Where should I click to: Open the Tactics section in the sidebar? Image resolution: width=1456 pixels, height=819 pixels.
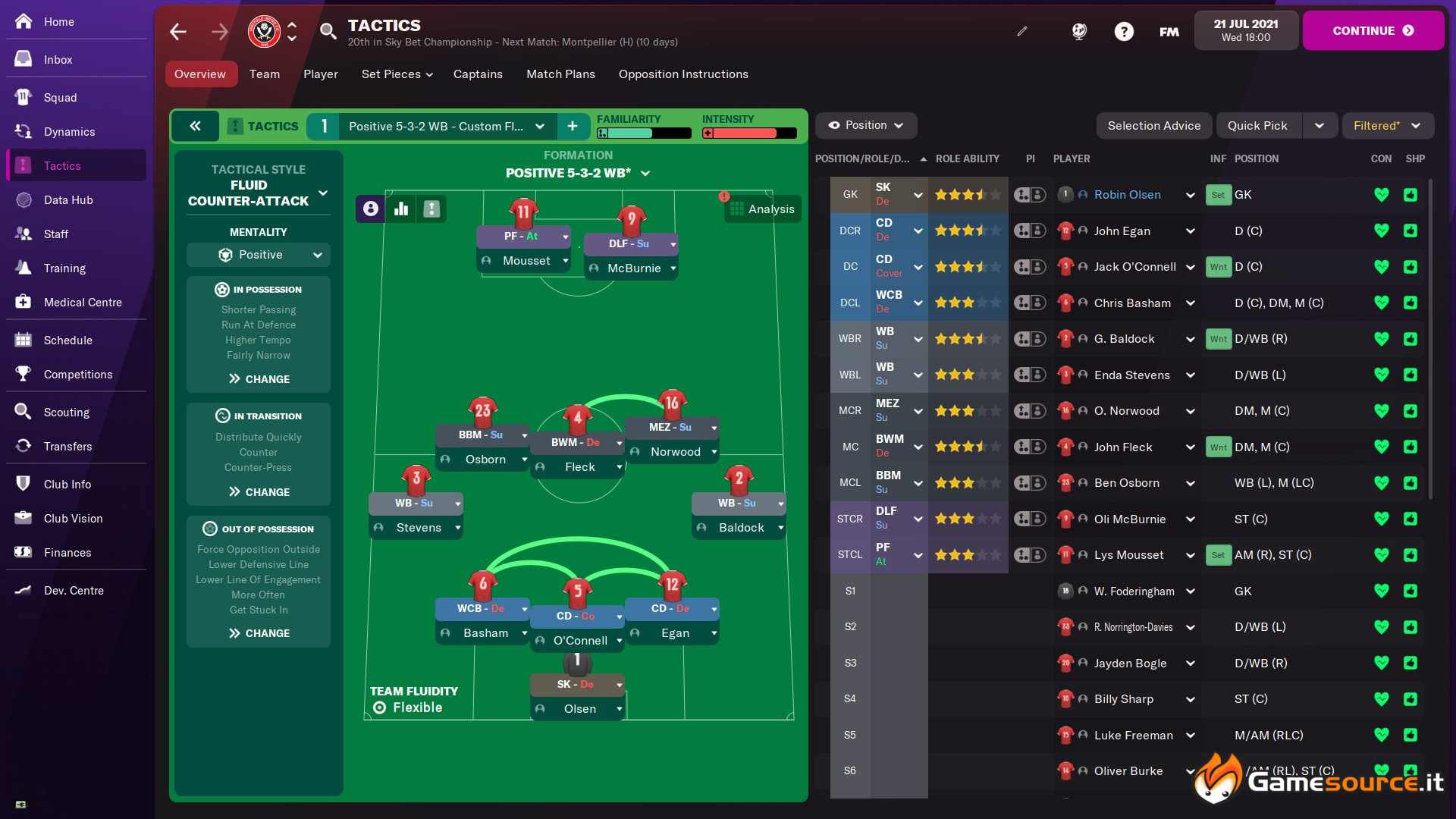pos(63,165)
